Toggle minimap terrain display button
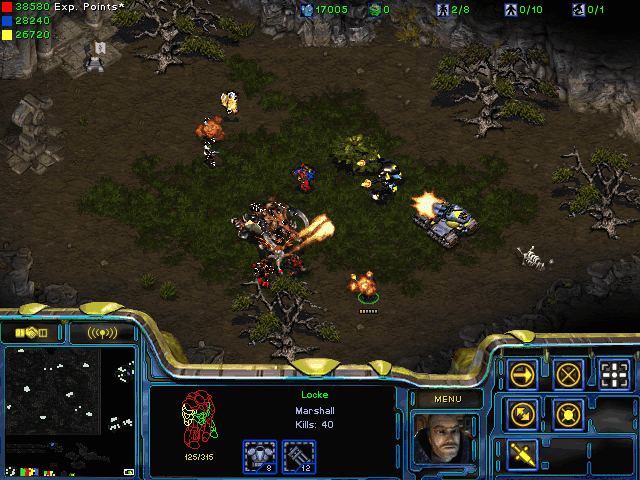Screen dimensions: 640x480 pyautogui.click(x=128, y=471)
